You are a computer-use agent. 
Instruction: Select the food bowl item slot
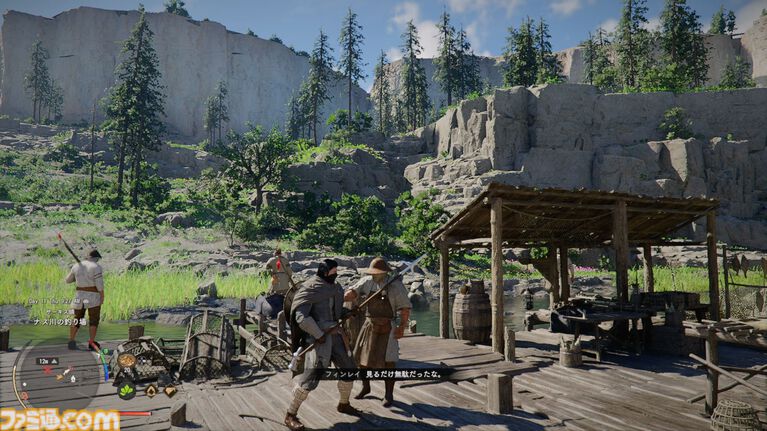[x=127, y=360]
